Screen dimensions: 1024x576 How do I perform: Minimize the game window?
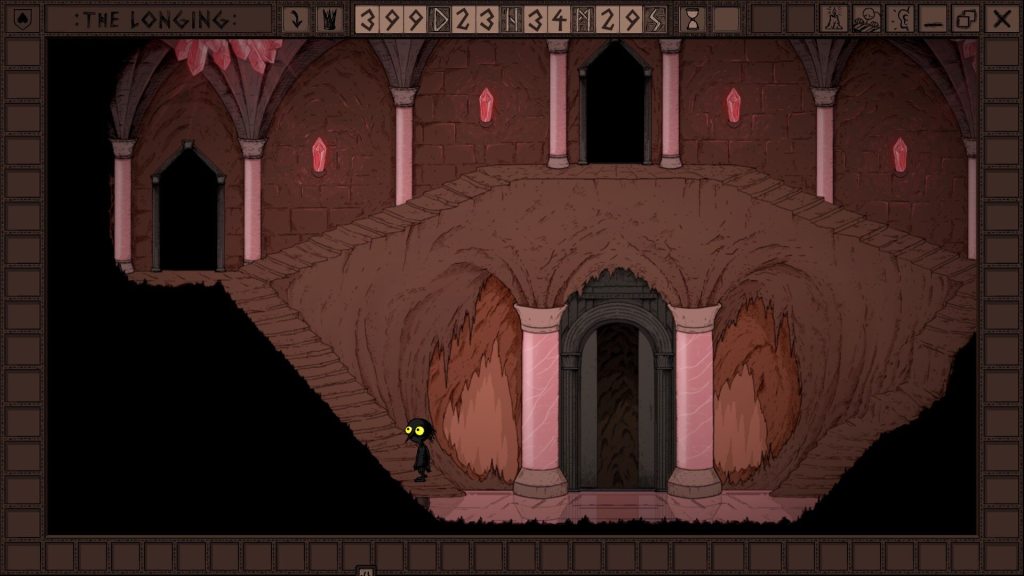click(x=933, y=18)
